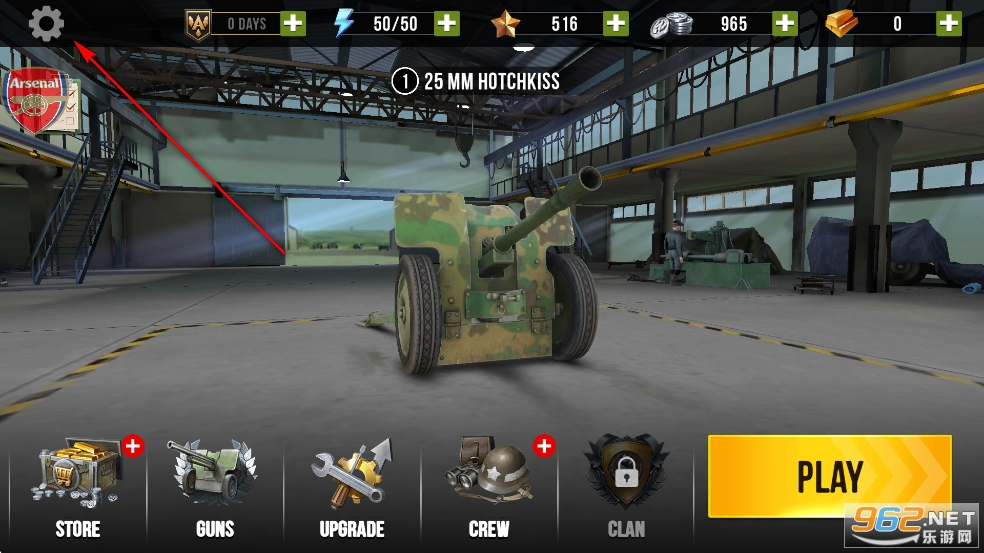
Task: Open the gear settings menu
Action: pyautogui.click(x=46, y=23)
